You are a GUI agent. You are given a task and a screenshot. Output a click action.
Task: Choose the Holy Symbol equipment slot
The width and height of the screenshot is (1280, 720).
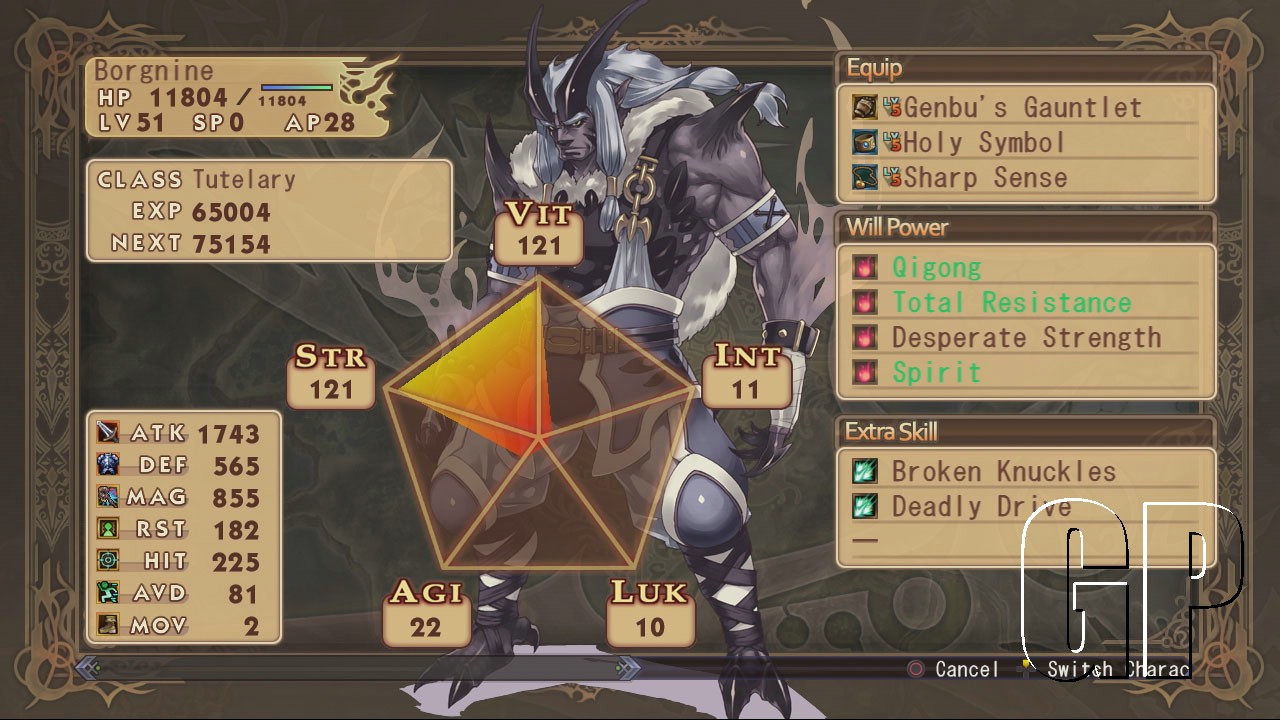(x=984, y=143)
